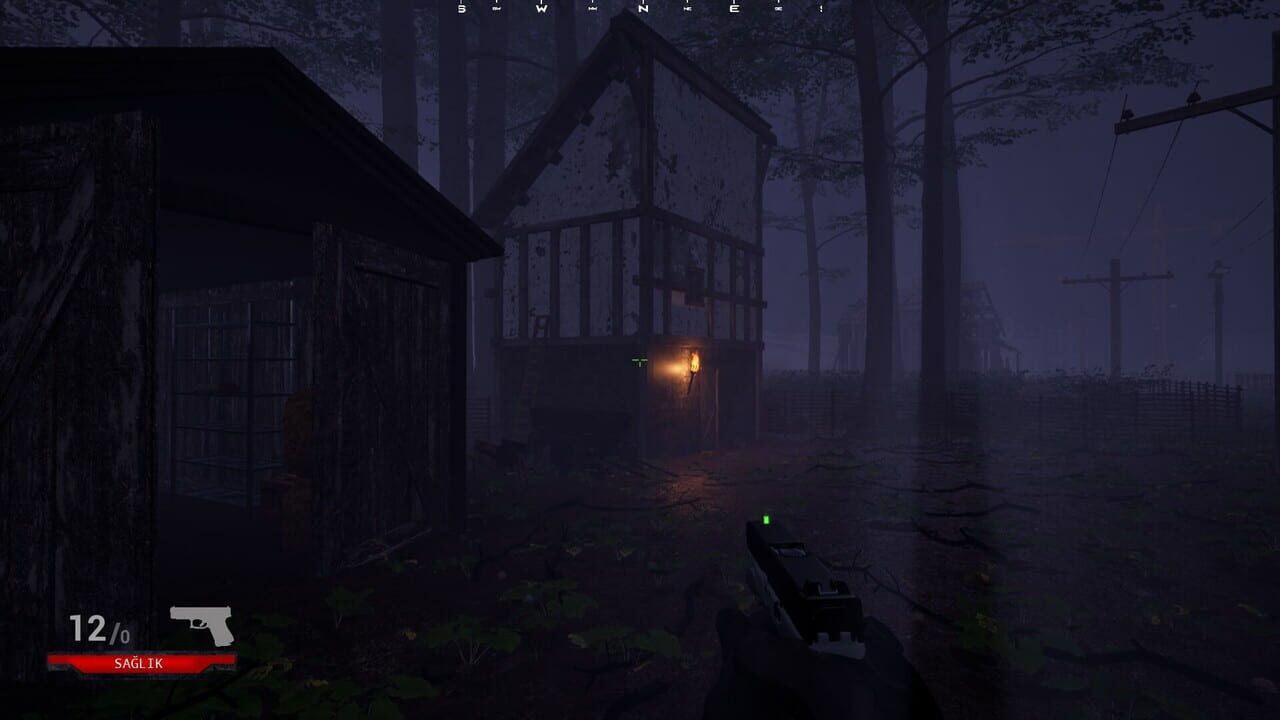
Task: Click the S marker on the compass bar
Action: (x=461, y=8)
